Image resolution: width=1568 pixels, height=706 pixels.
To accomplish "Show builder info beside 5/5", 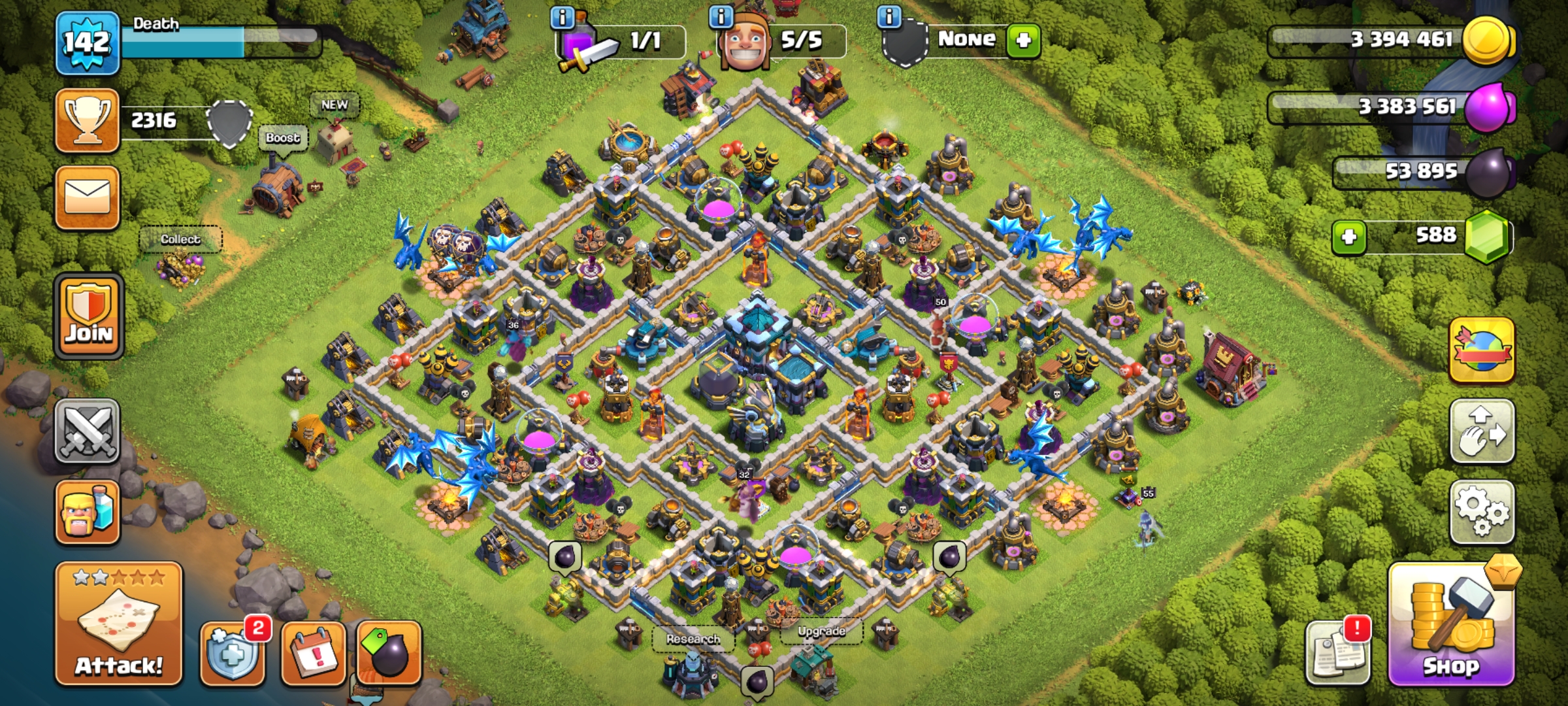I will tap(721, 16).
